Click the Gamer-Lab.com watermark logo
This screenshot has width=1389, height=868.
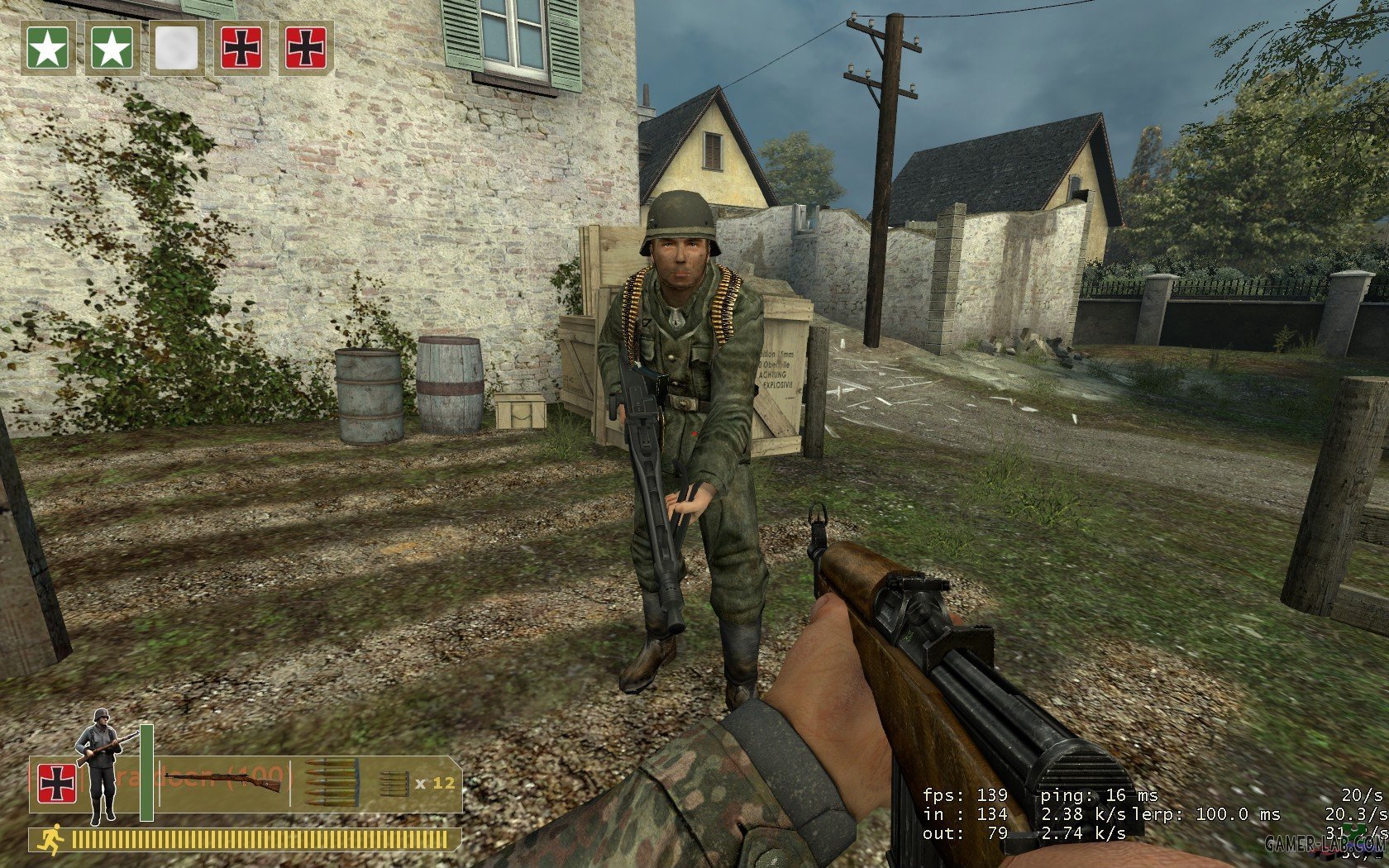[x=1325, y=843]
